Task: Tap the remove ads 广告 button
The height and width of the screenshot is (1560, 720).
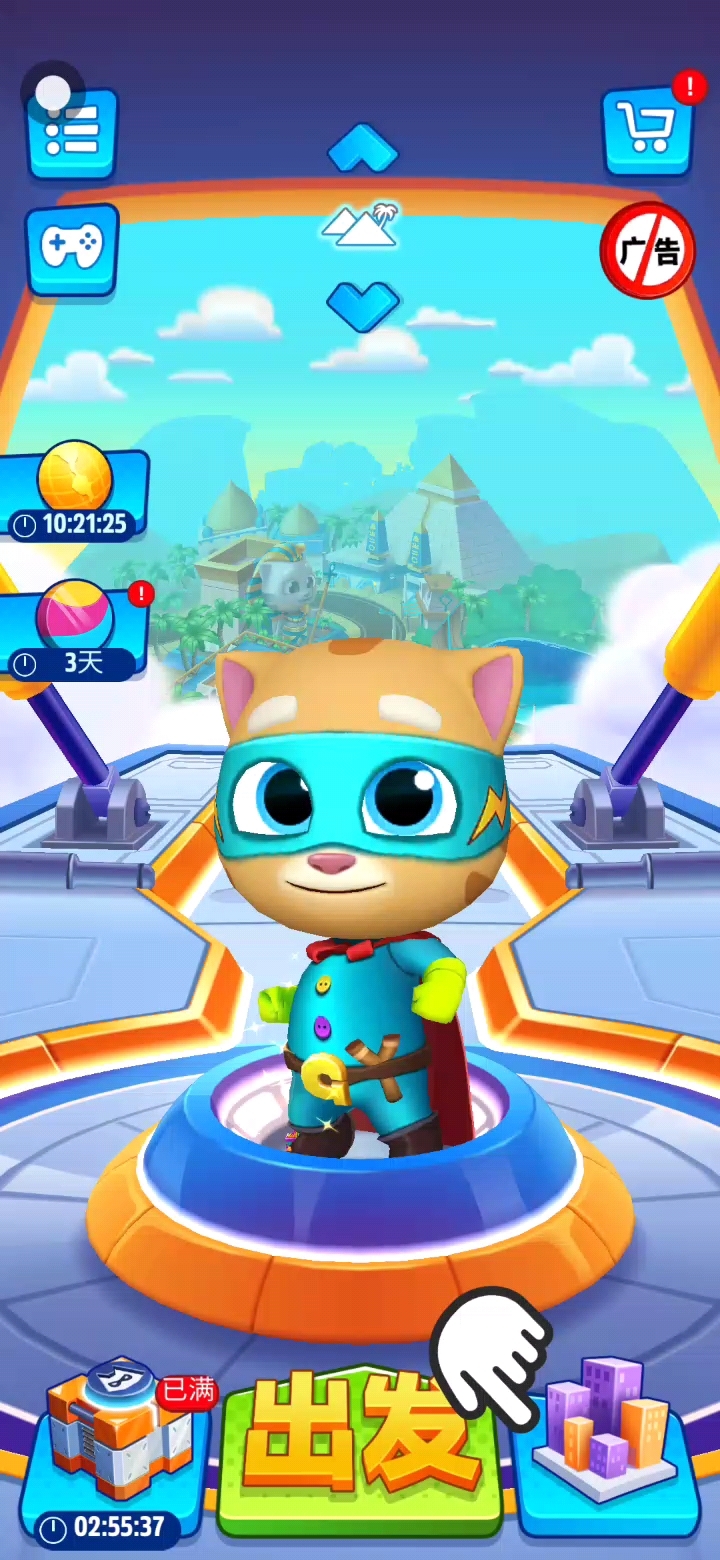Action: coord(647,251)
